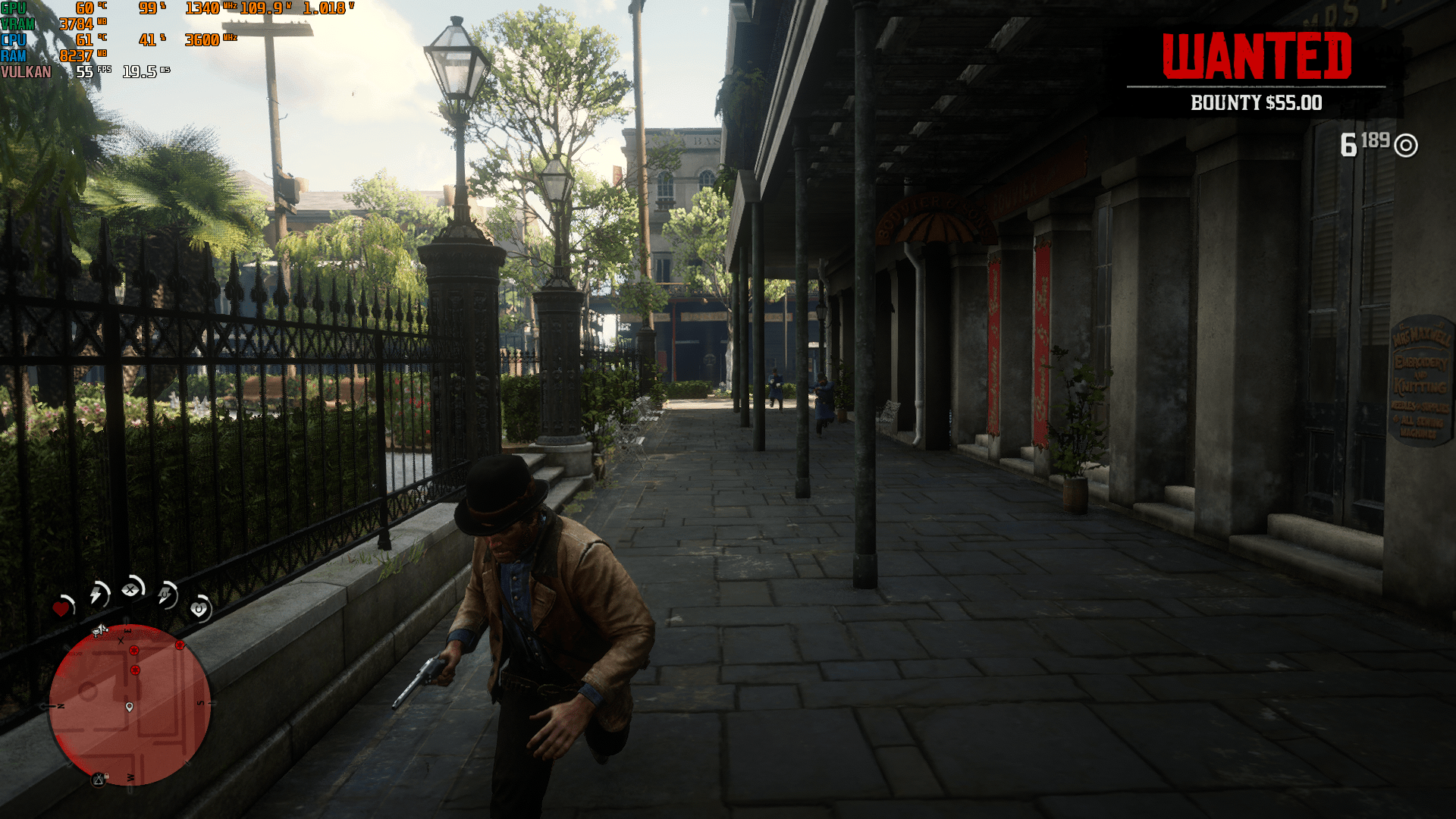The image size is (1456, 819).
Task: Click the horse stamina lightning icon
Action: click(165, 595)
